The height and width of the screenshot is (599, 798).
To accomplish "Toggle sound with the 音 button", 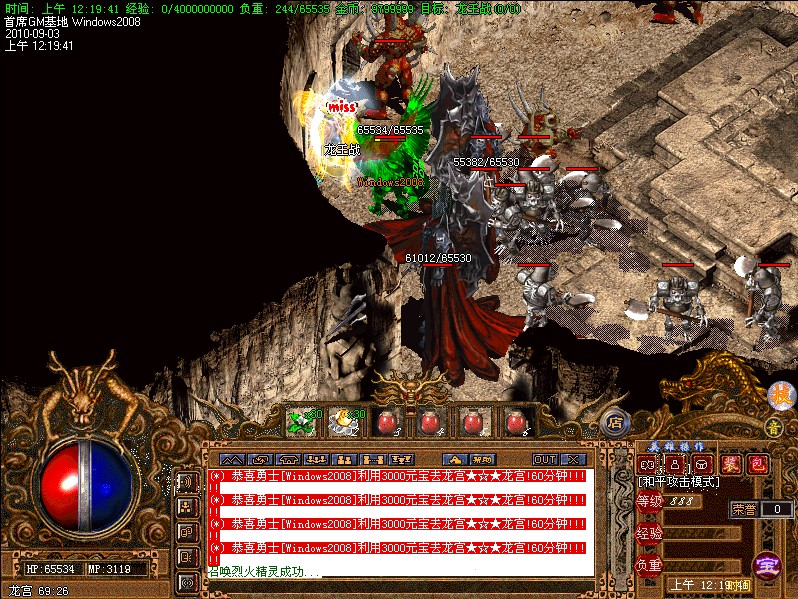I will 773,428.
